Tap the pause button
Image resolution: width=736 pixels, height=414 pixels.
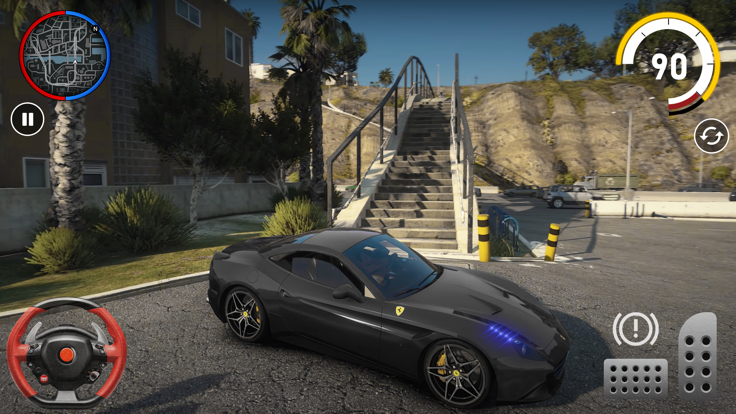(x=28, y=120)
